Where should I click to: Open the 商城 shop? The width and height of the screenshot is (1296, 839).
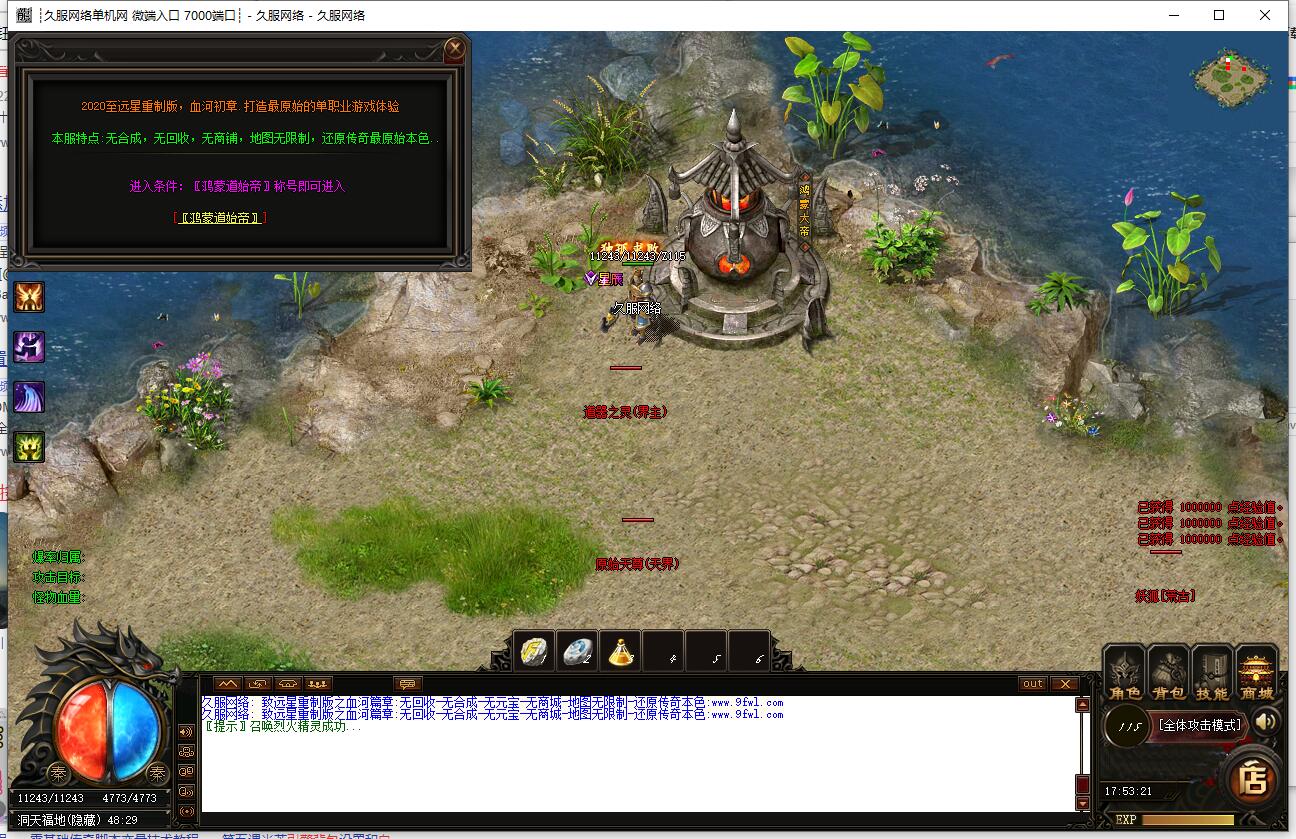coord(1256,673)
